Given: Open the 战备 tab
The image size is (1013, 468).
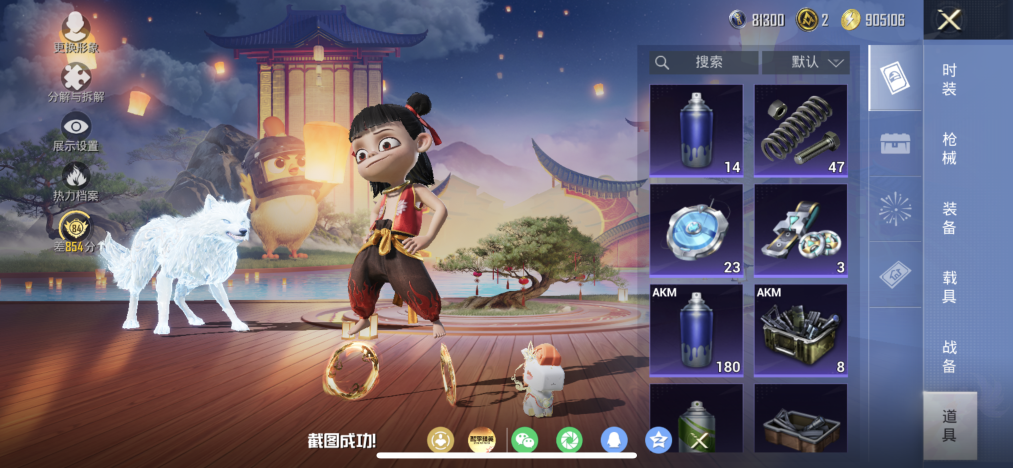Looking at the screenshot, I should 949,356.
